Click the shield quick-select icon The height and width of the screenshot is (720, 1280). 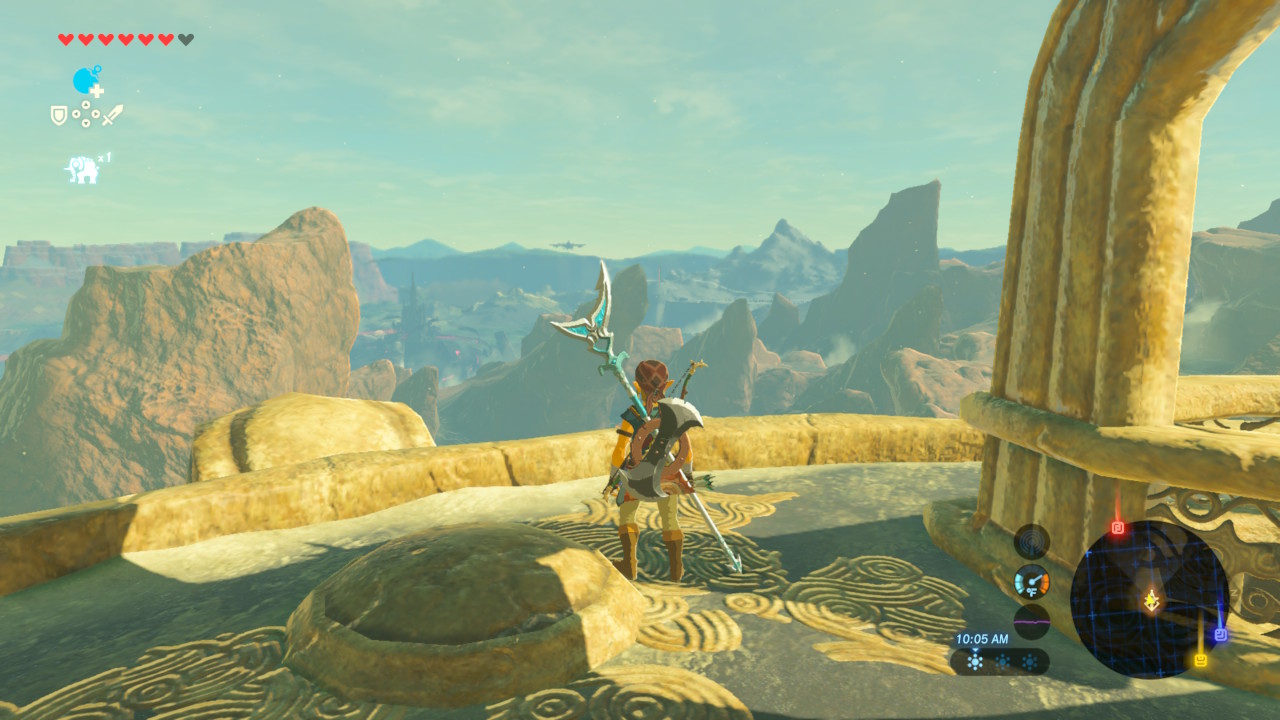59,115
